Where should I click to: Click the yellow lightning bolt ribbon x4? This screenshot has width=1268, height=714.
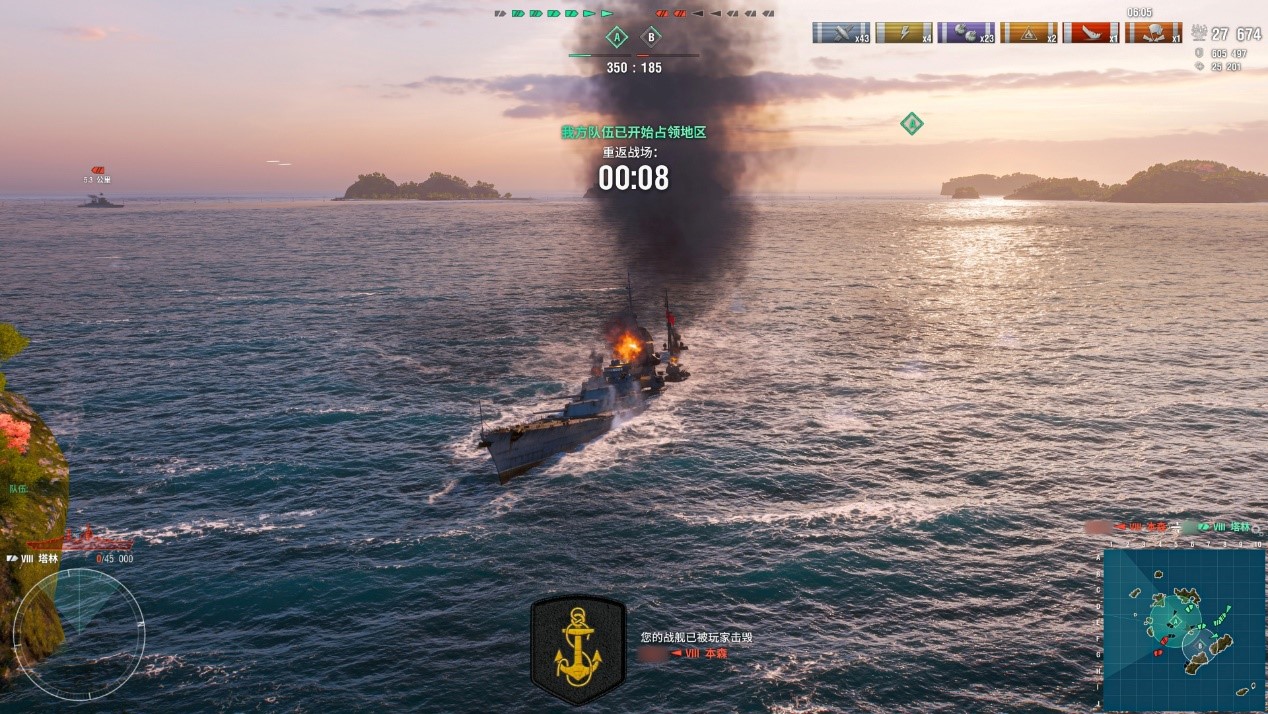[x=904, y=32]
